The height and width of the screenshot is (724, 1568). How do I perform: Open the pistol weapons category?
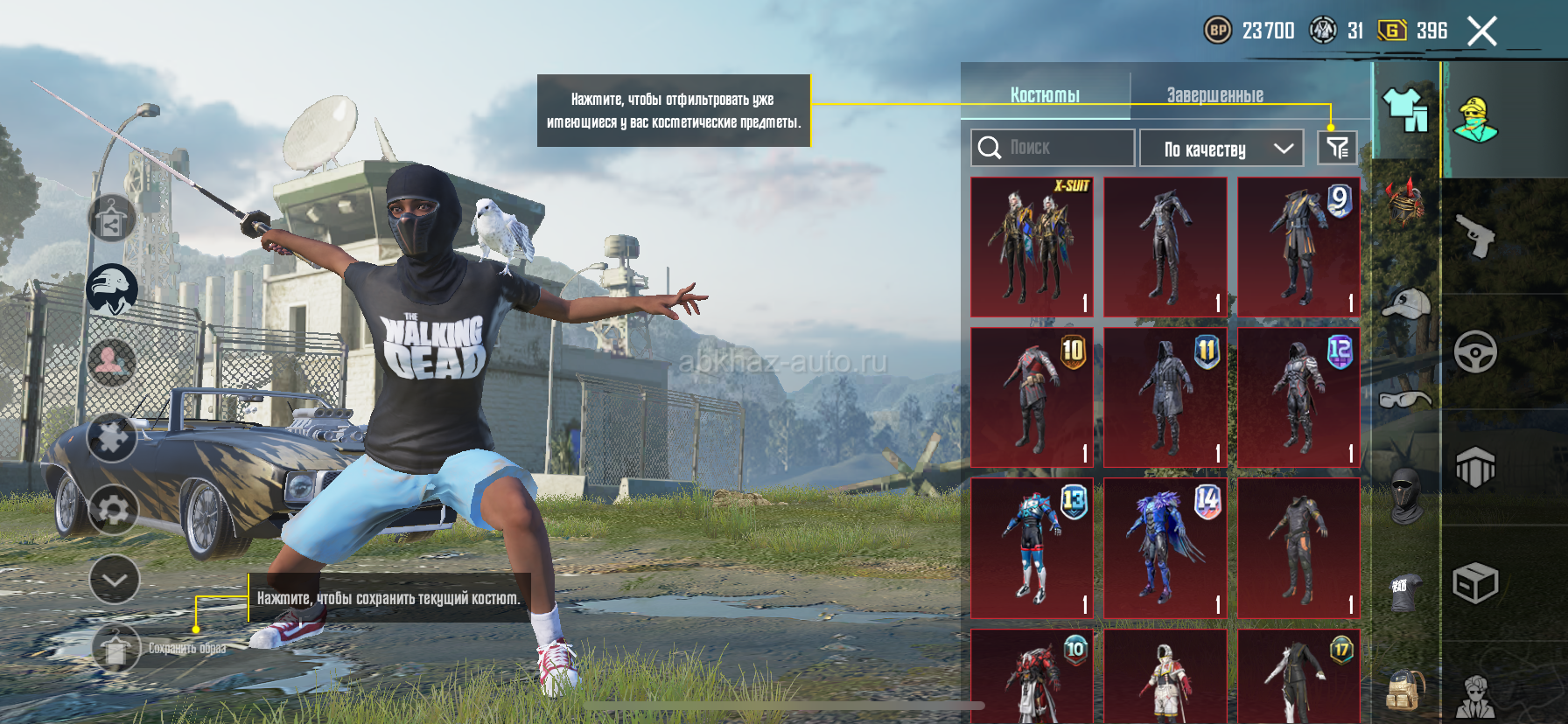click(1475, 236)
